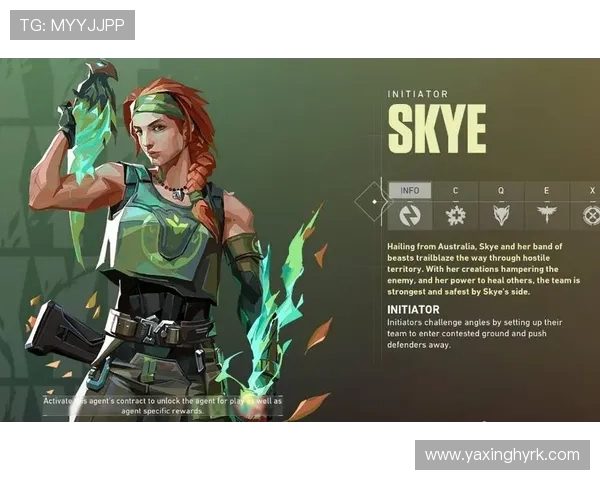Image resolution: width=600 pixels, height=480 pixels.
Task: Visit the www.yaxinghyrk.com watermark link
Action: (501, 455)
